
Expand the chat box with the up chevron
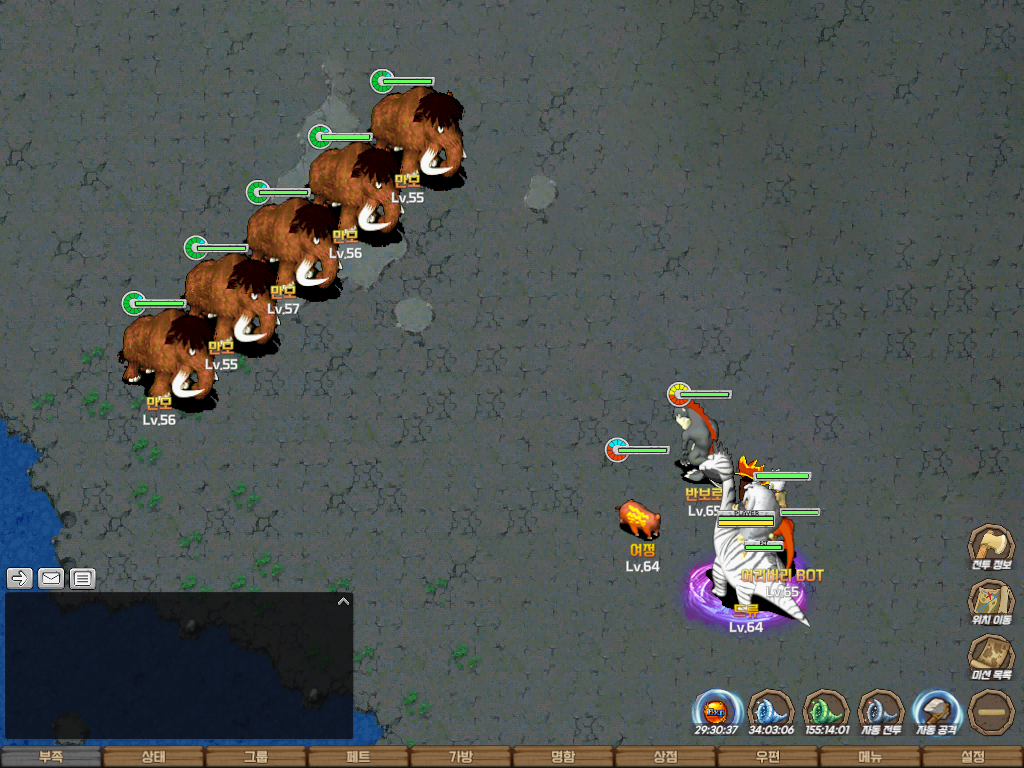click(x=343, y=602)
